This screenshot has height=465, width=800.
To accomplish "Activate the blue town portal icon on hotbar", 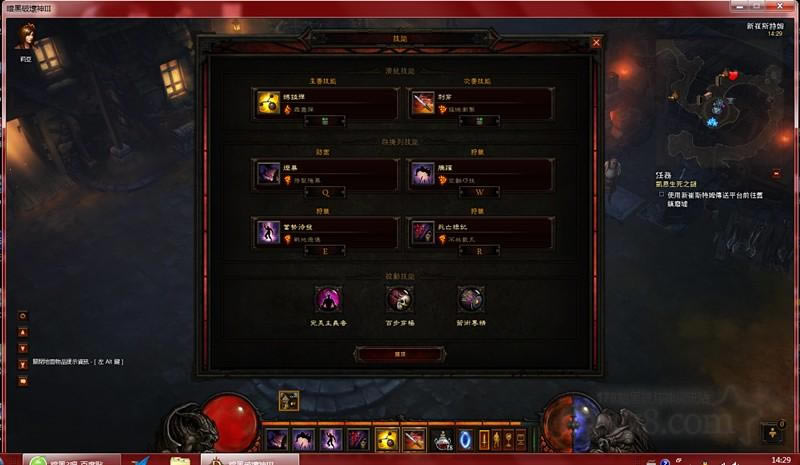I will 466,439.
